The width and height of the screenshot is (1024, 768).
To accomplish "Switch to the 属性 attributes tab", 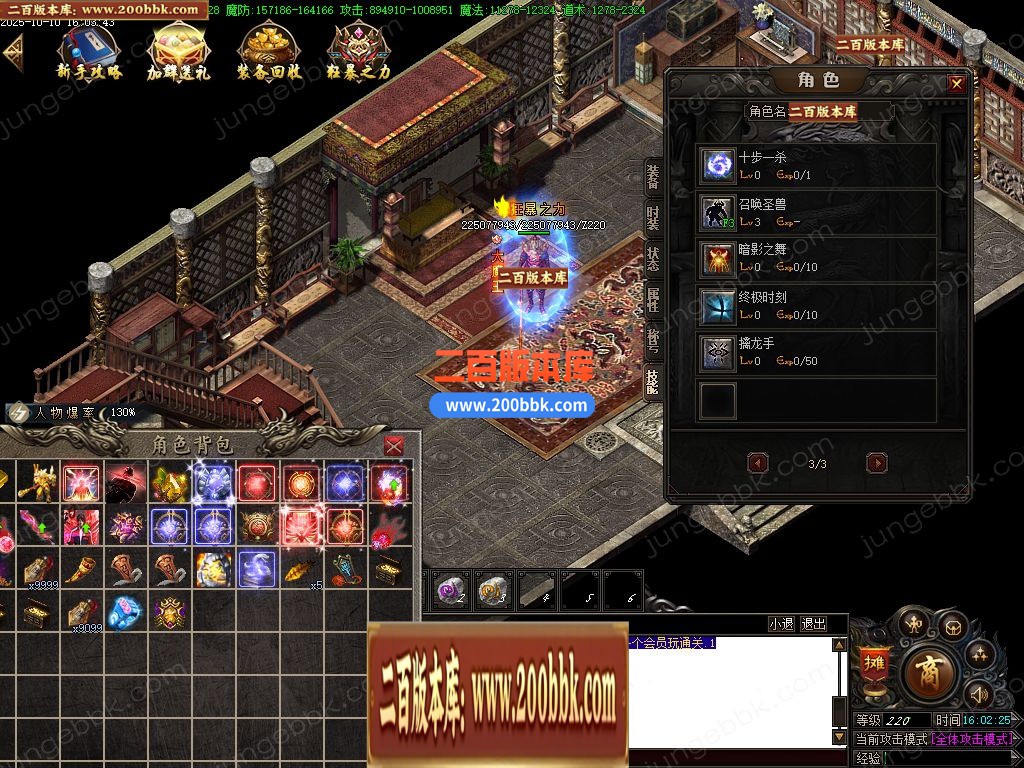I will coord(653,298).
